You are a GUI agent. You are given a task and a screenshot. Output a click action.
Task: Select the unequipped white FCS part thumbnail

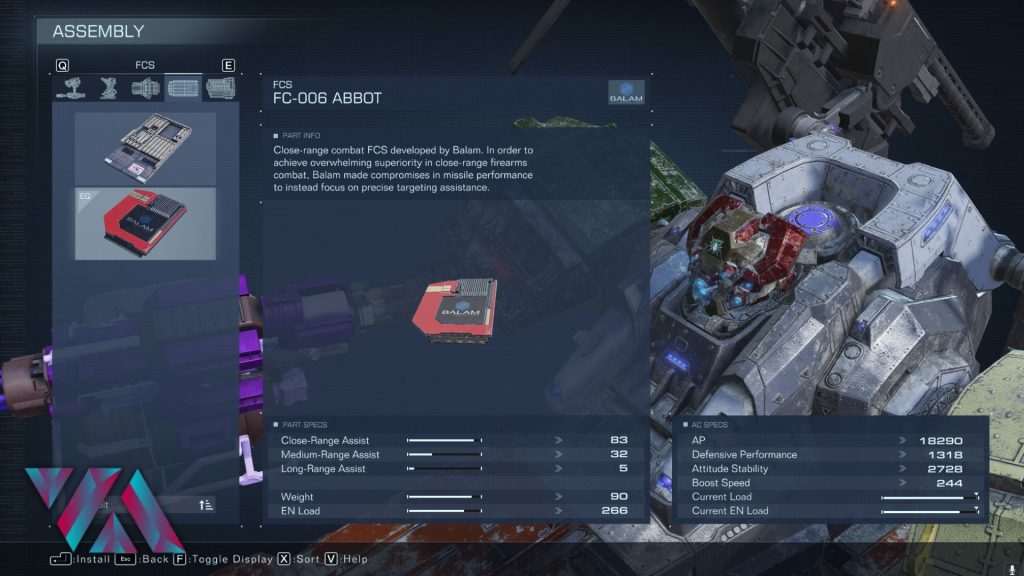click(x=145, y=148)
